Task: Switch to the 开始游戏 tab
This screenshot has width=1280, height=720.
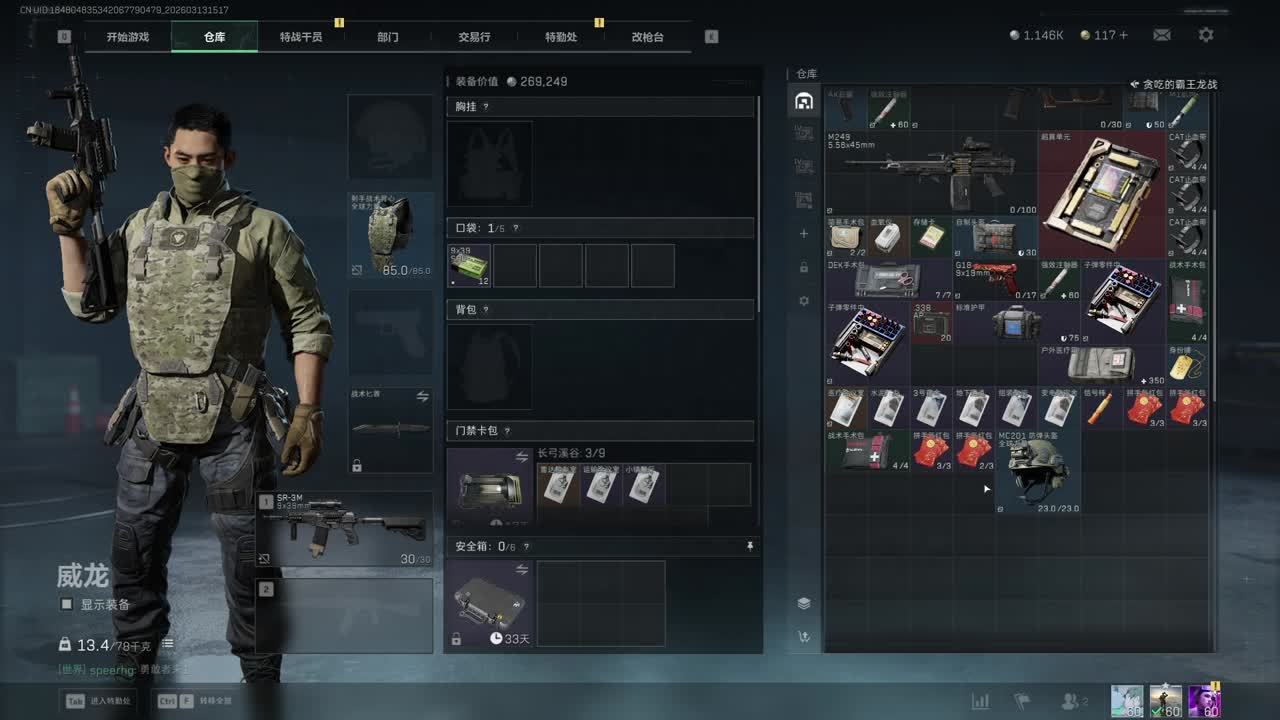Action: point(128,37)
